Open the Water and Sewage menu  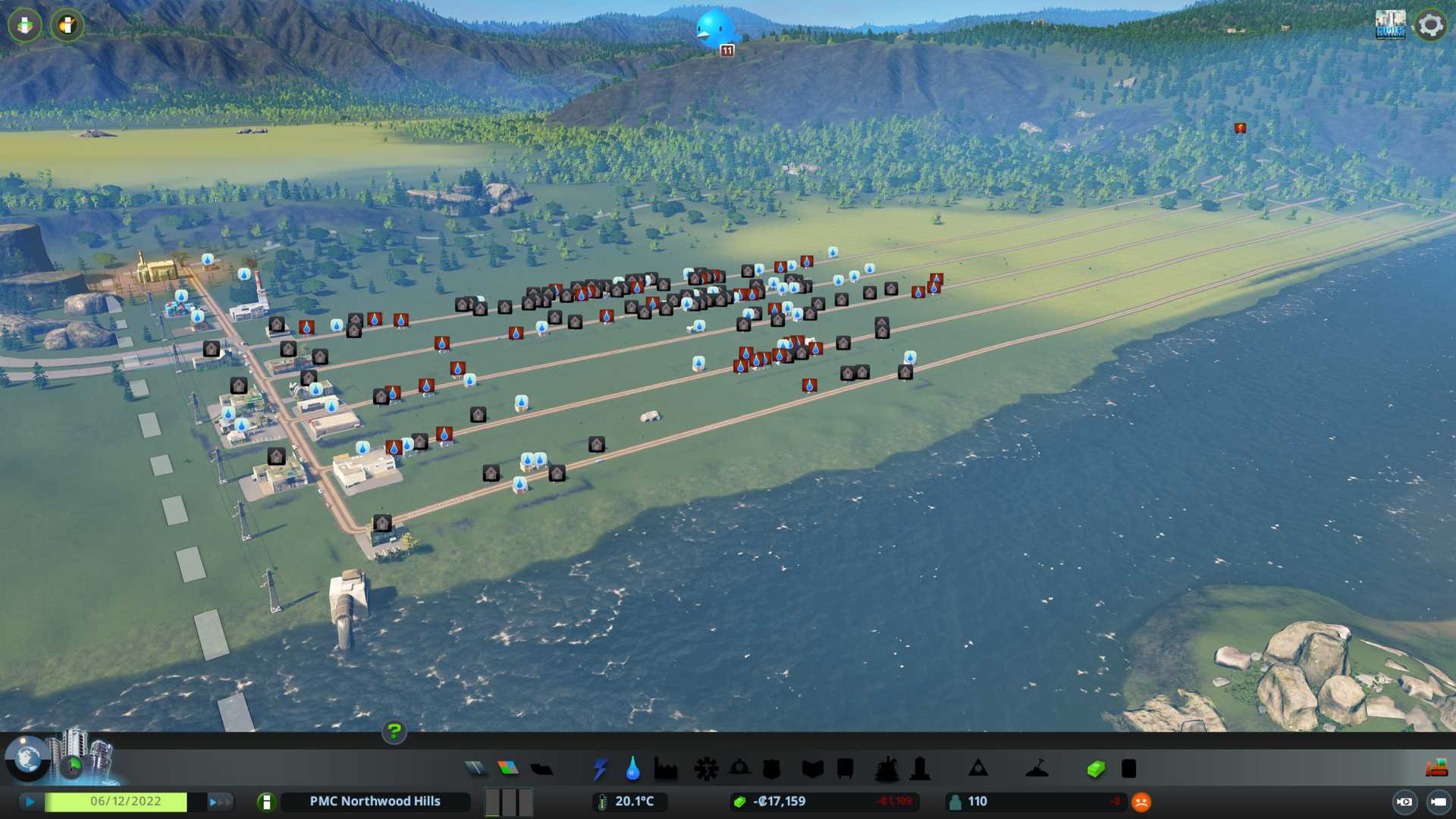point(632,769)
